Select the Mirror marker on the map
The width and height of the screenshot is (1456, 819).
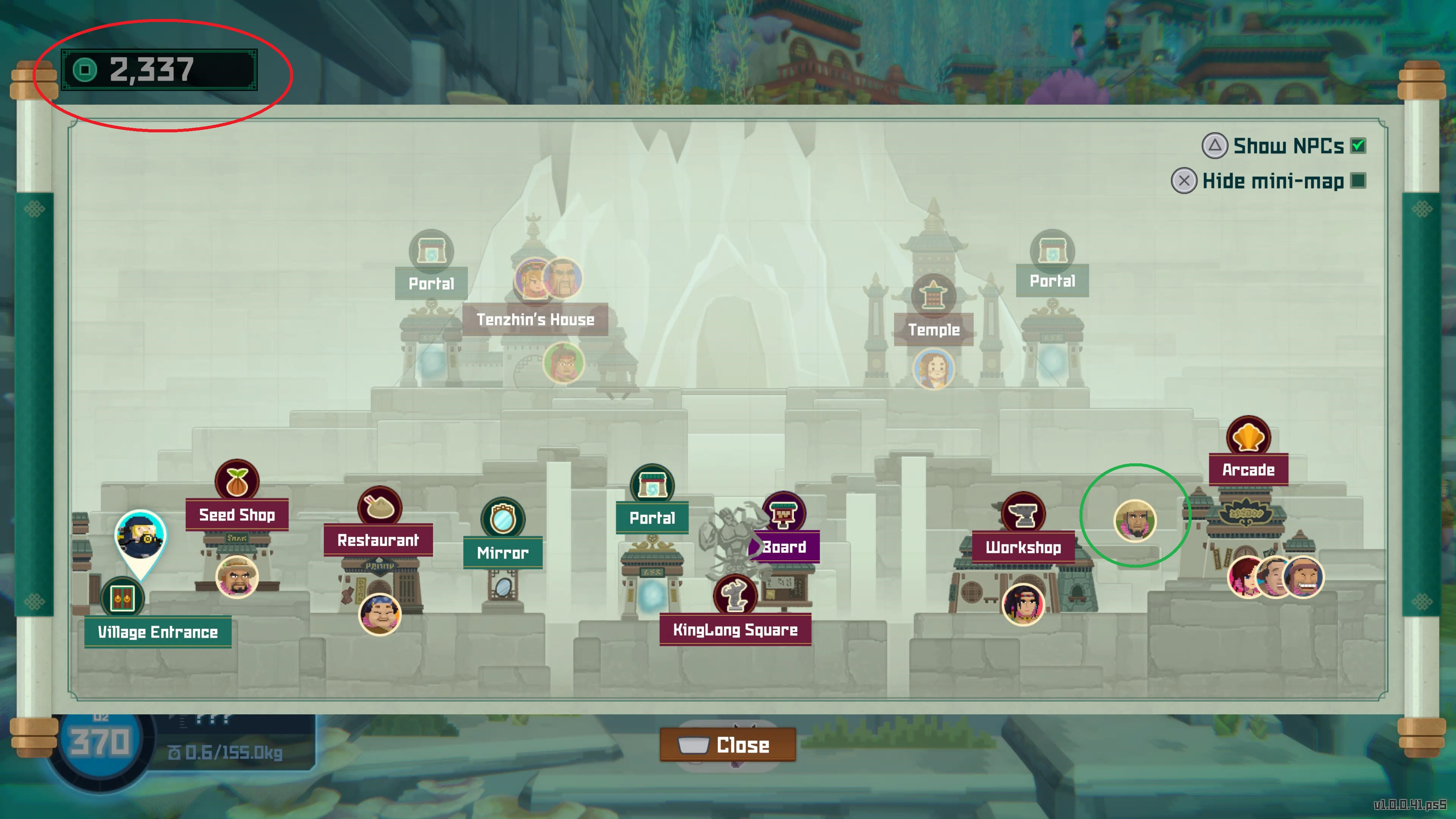click(502, 519)
